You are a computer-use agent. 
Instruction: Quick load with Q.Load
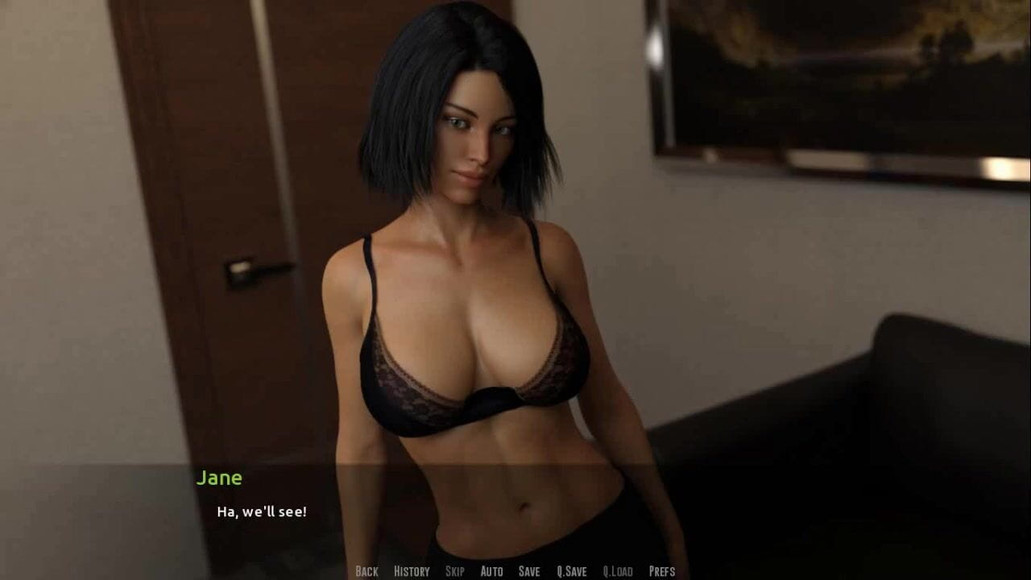[617, 571]
